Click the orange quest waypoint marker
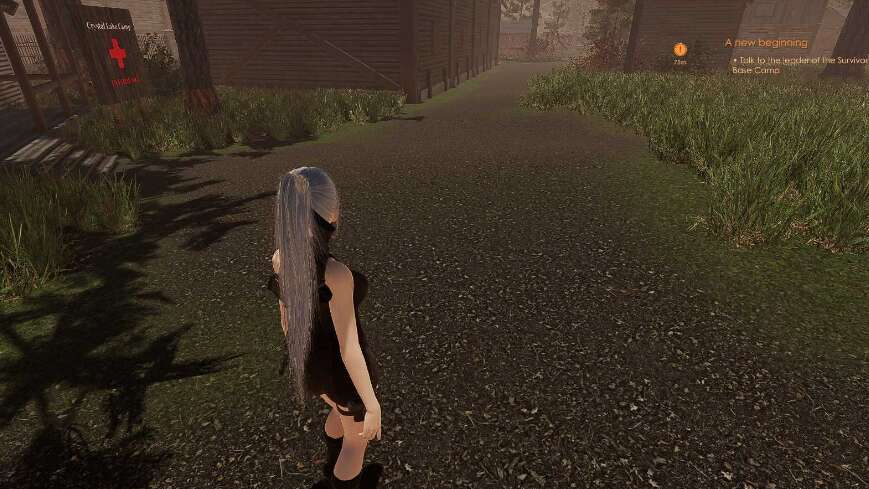This screenshot has height=489, width=869. [680, 49]
